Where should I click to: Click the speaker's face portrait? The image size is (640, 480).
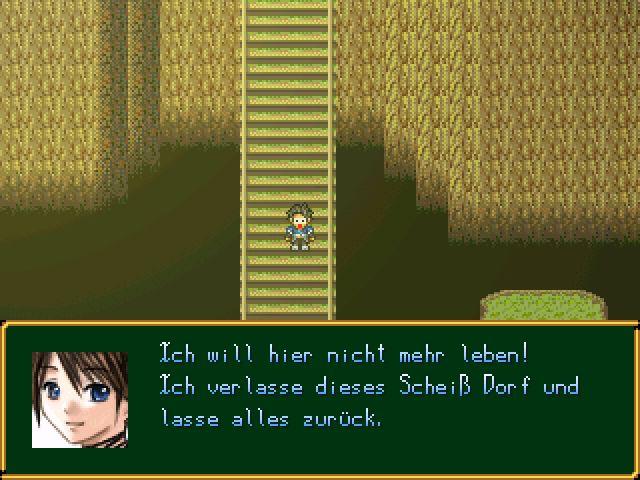pos(79,399)
